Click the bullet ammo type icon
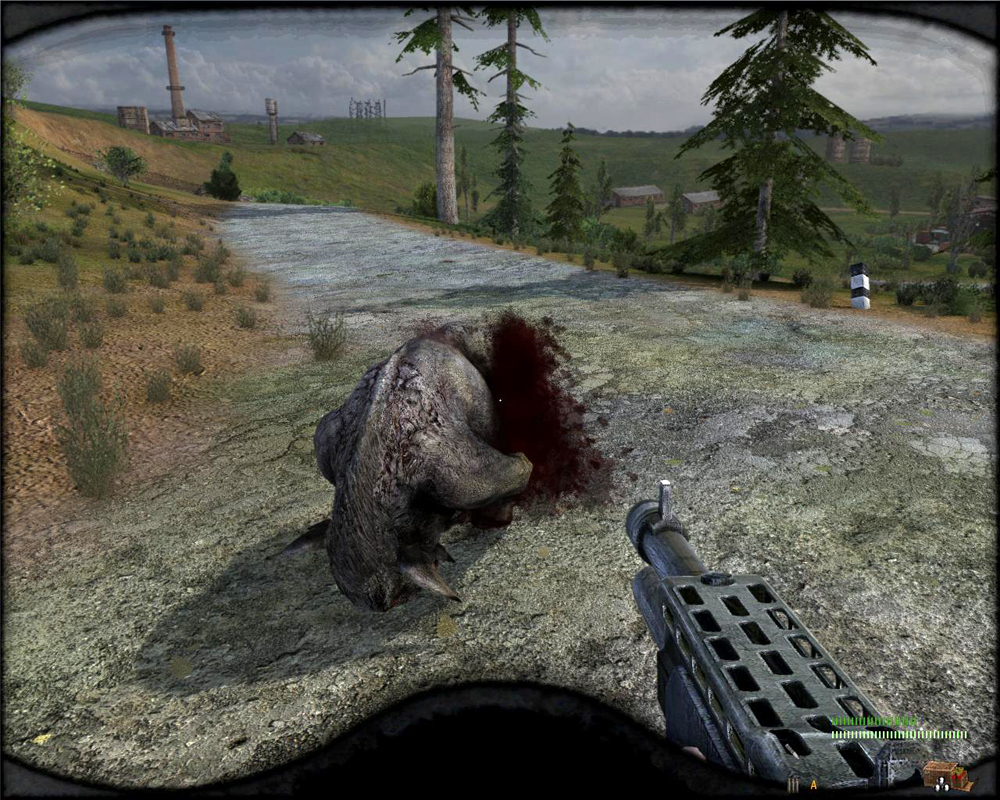The height and width of the screenshot is (800, 1000). pos(793,784)
